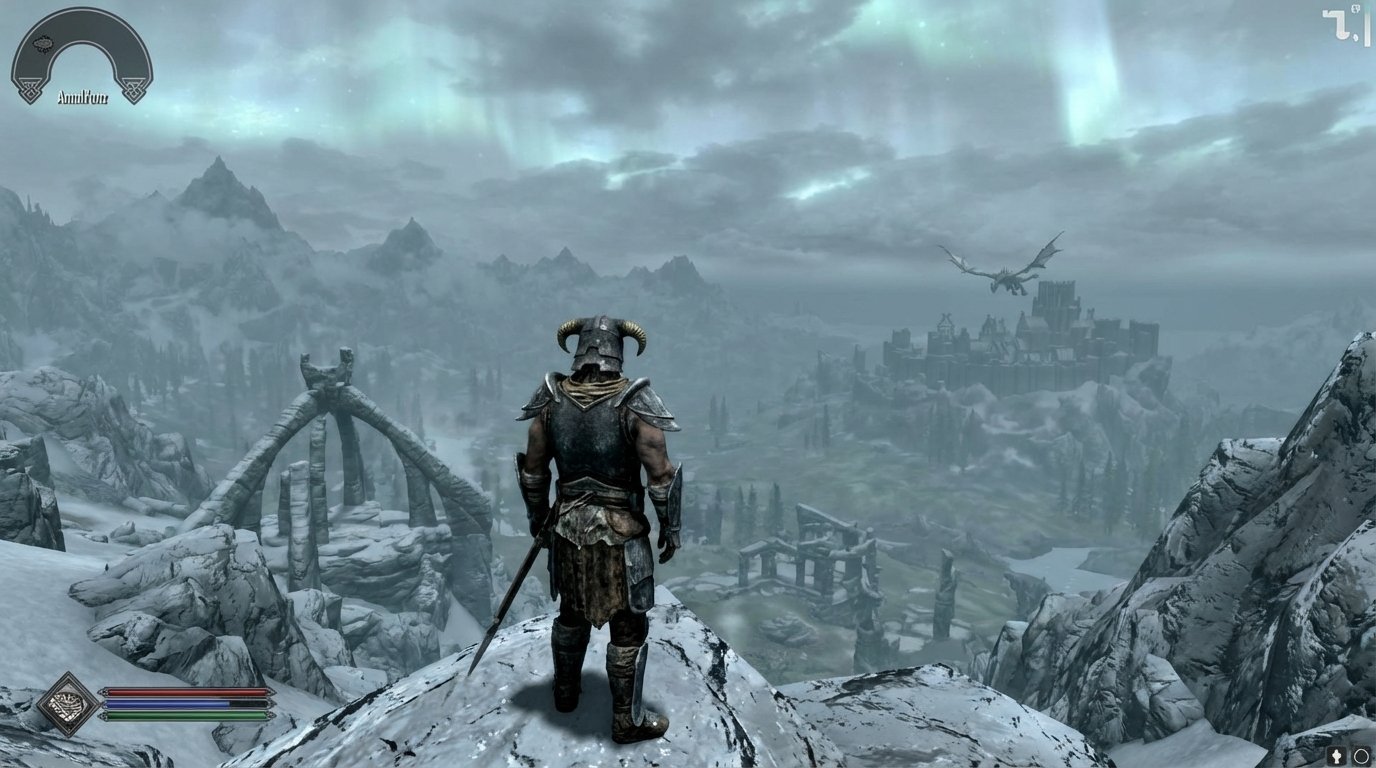Click the small gamepad glyph beside the top-right logo

tap(1356, 8)
